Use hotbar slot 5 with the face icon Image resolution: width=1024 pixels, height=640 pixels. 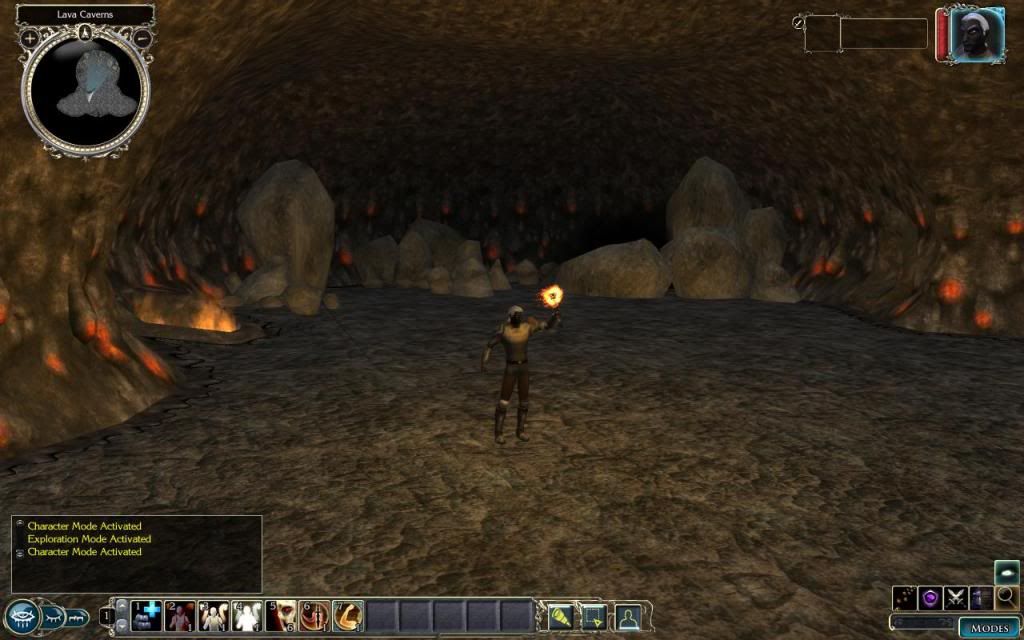tap(281, 615)
